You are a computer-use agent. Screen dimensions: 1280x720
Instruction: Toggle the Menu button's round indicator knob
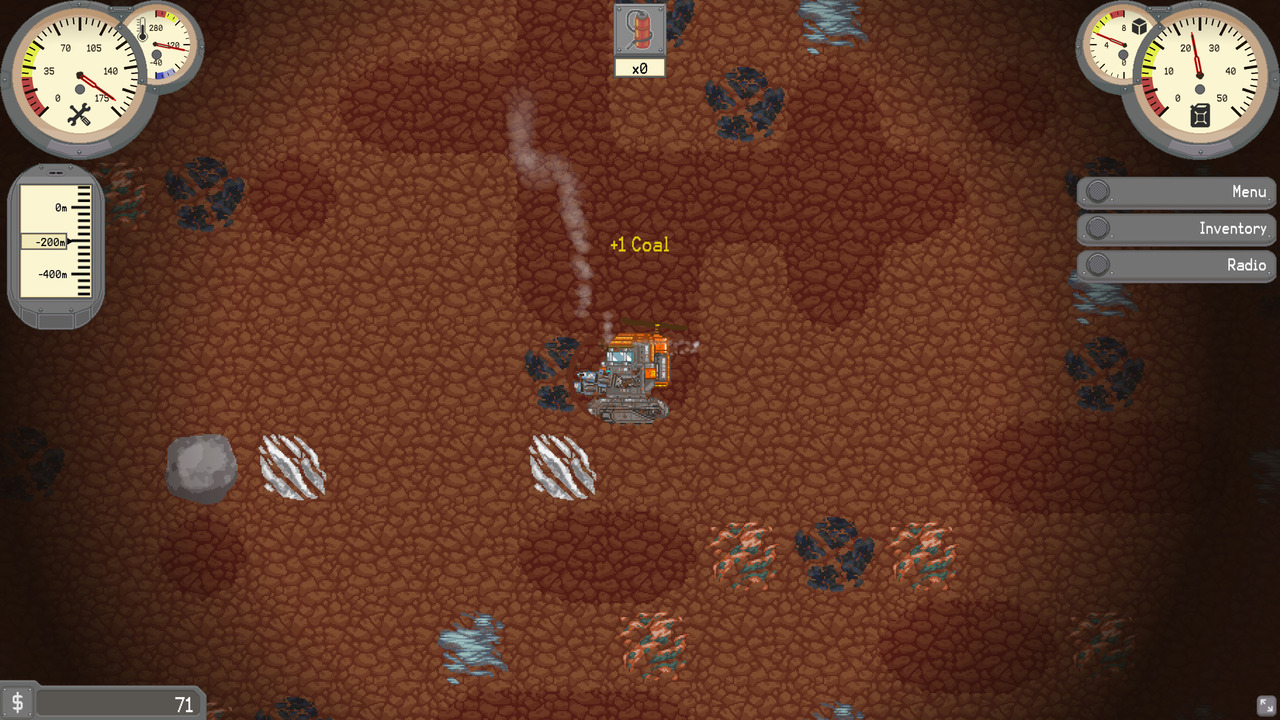tap(1097, 191)
